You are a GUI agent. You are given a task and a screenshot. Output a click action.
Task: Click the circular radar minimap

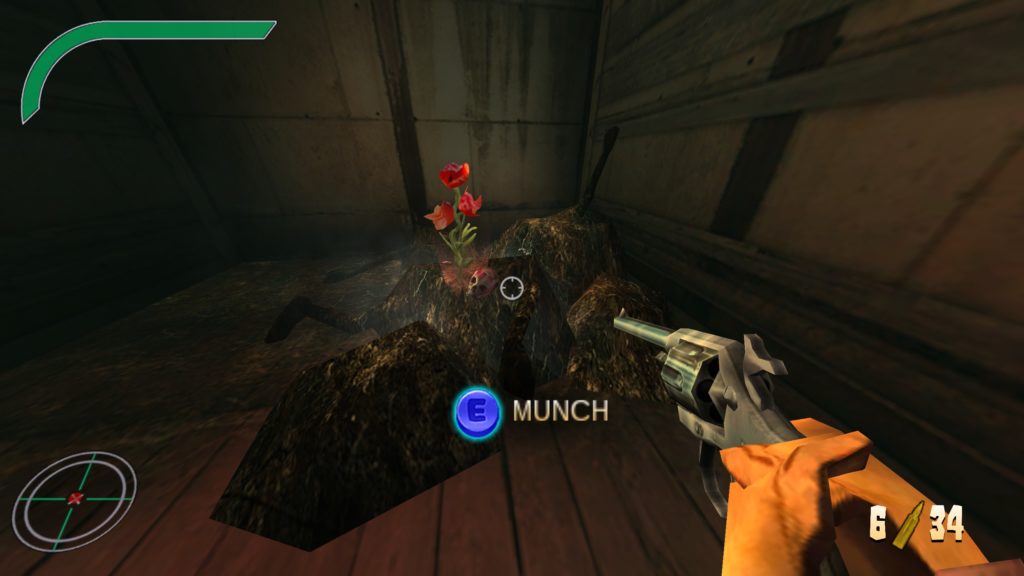click(74, 499)
